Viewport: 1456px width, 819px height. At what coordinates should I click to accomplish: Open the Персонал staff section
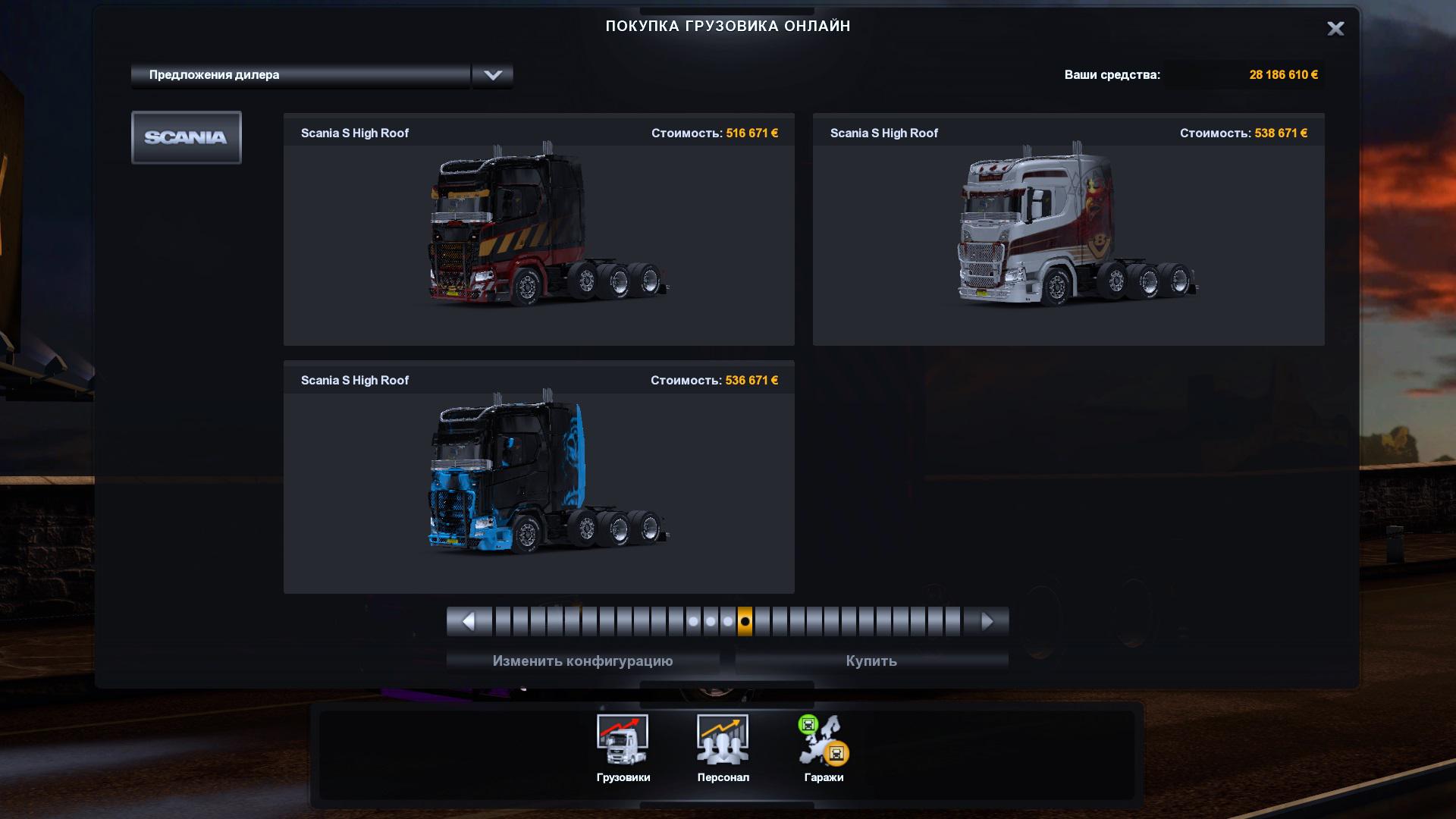point(723,748)
